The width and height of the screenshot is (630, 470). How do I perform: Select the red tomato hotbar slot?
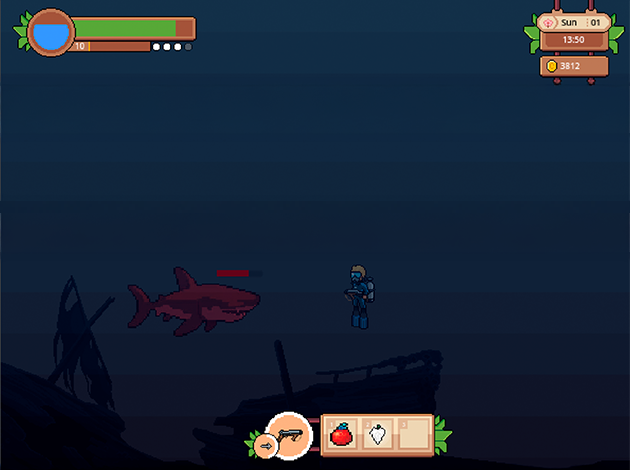[341, 435]
